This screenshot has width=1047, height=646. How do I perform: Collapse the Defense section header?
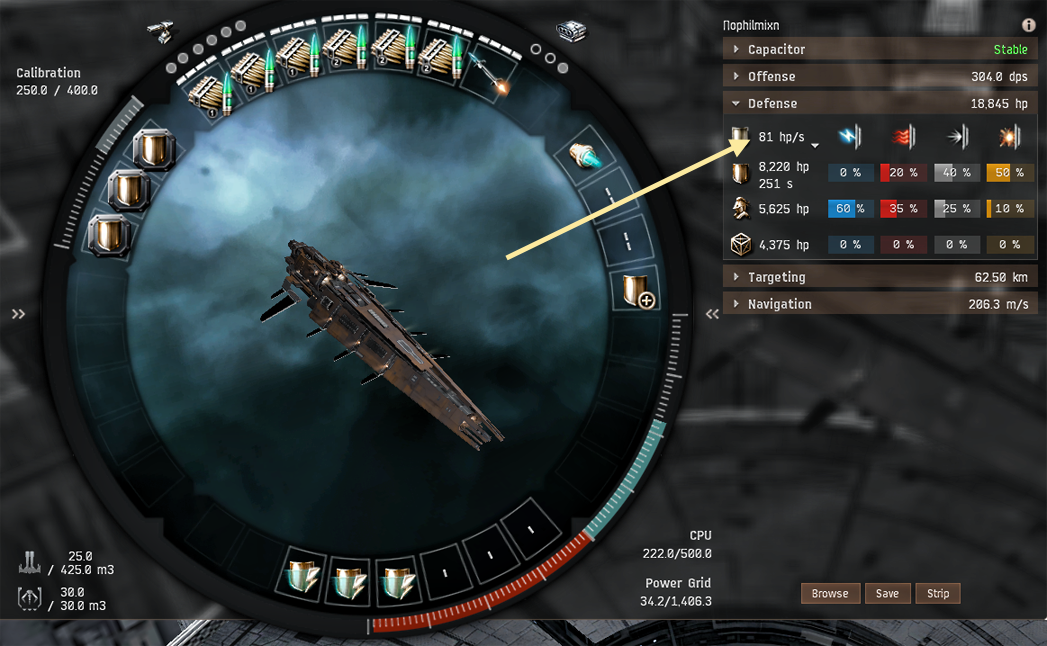pos(772,103)
